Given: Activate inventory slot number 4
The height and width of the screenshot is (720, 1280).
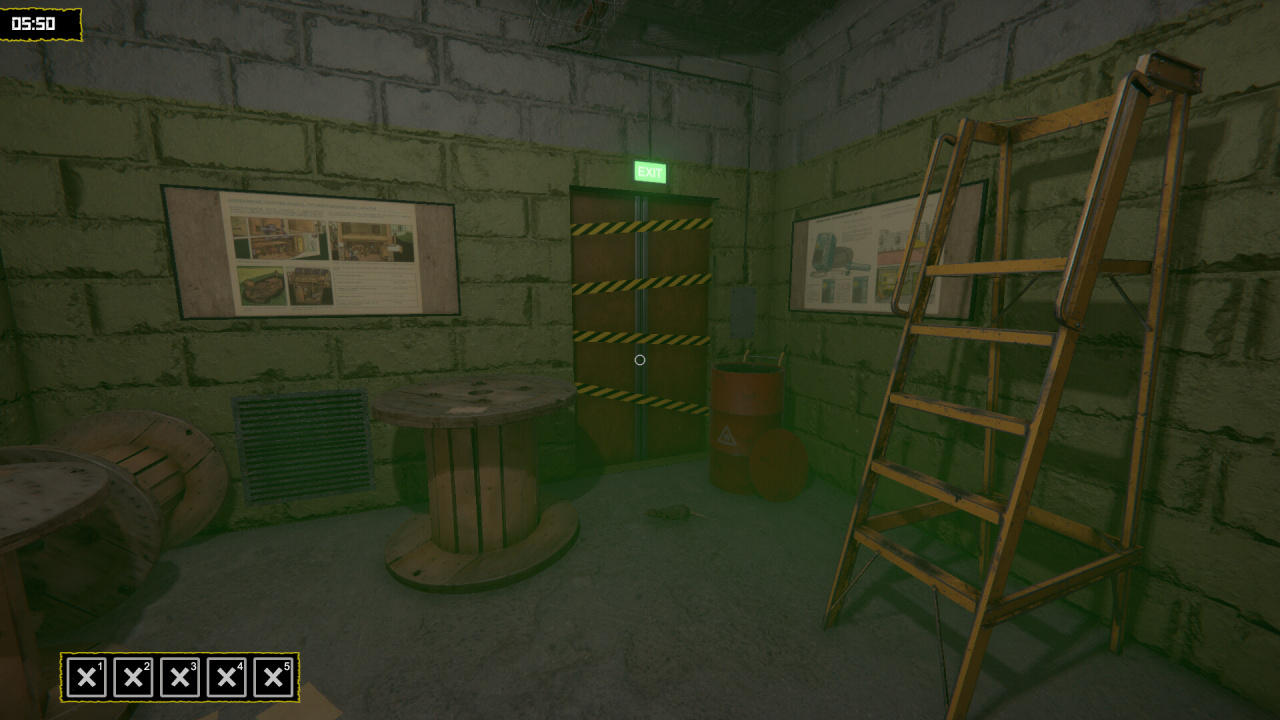Looking at the screenshot, I should coord(226,677).
